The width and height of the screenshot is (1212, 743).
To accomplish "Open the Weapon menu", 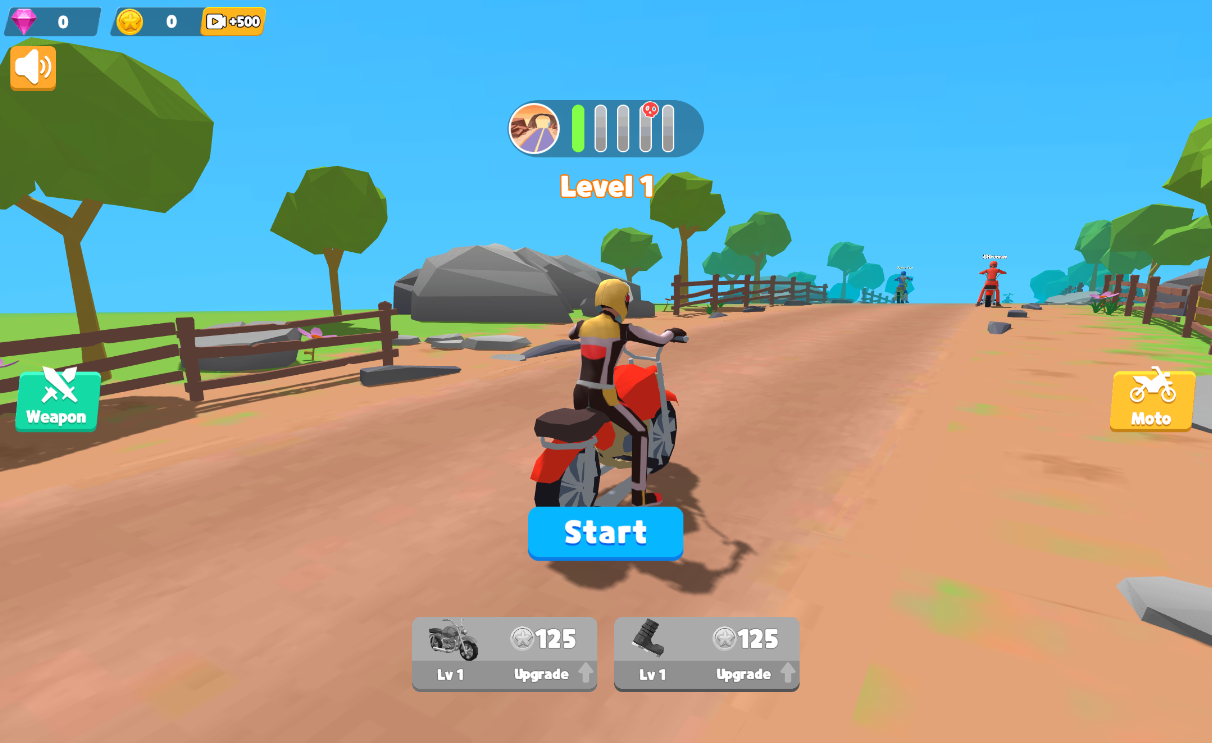I will pos(57,400).
